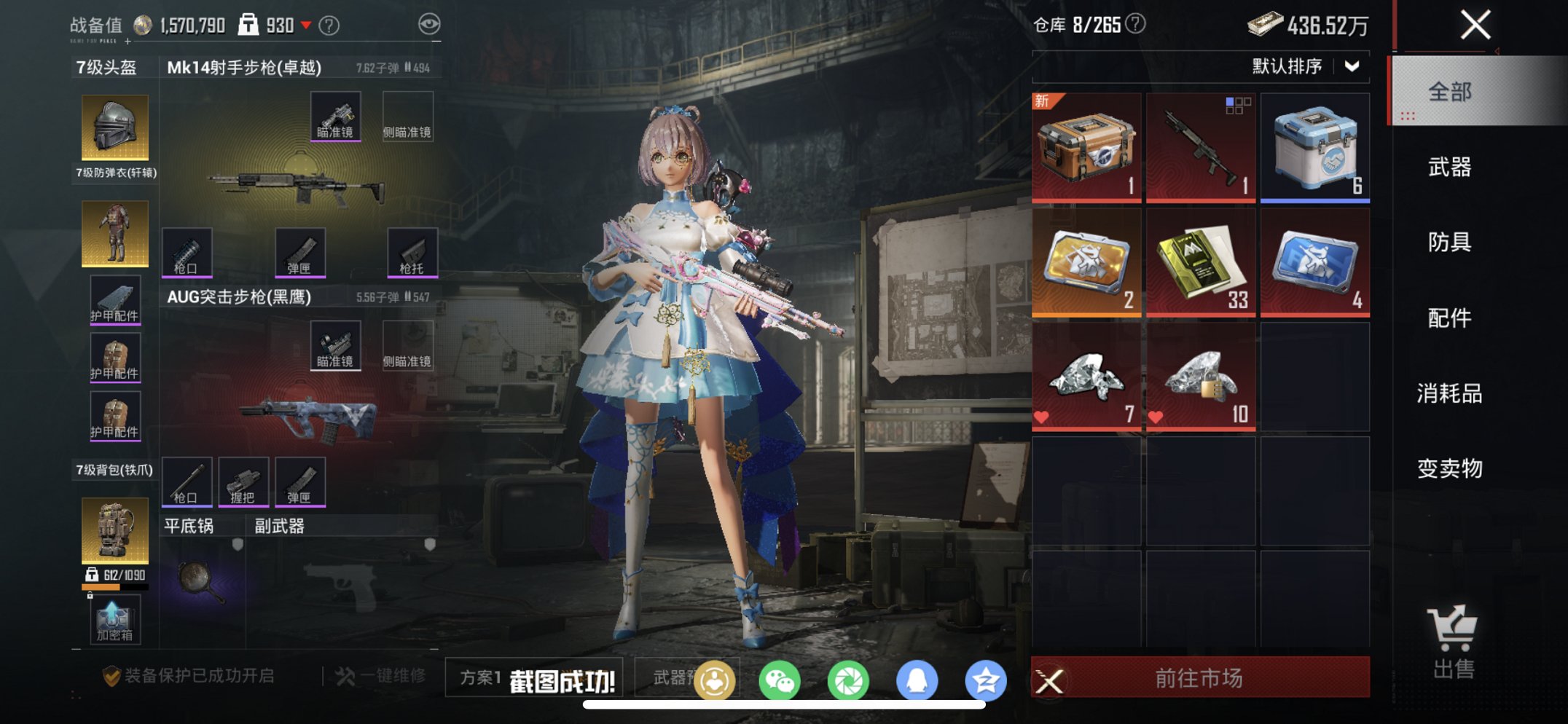Select the Mk14 scope attachment slot
This screenshot has width=1568, height=724.
tap(336, 114)
